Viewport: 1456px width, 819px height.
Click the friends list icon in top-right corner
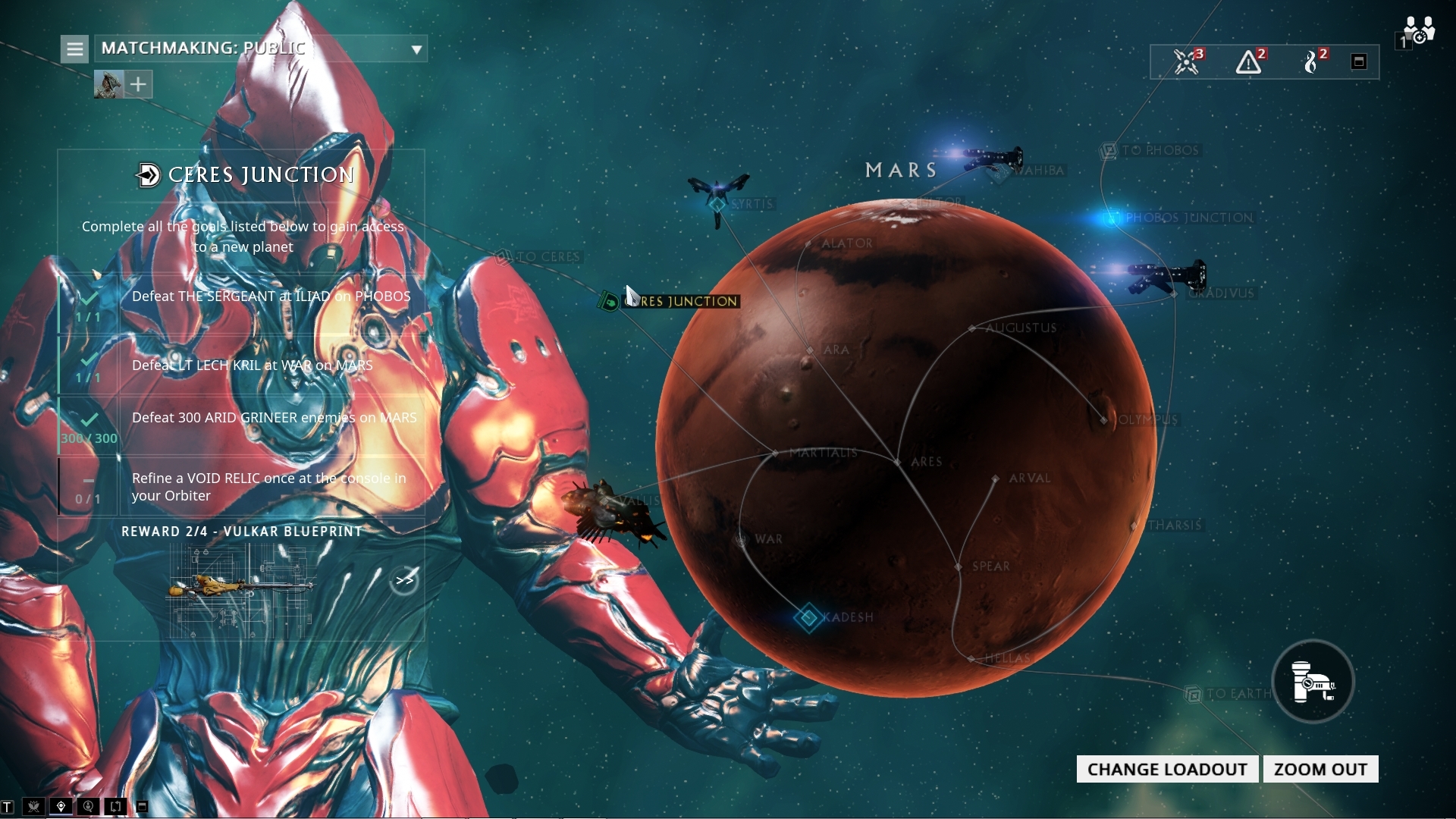pos(1419,30)
